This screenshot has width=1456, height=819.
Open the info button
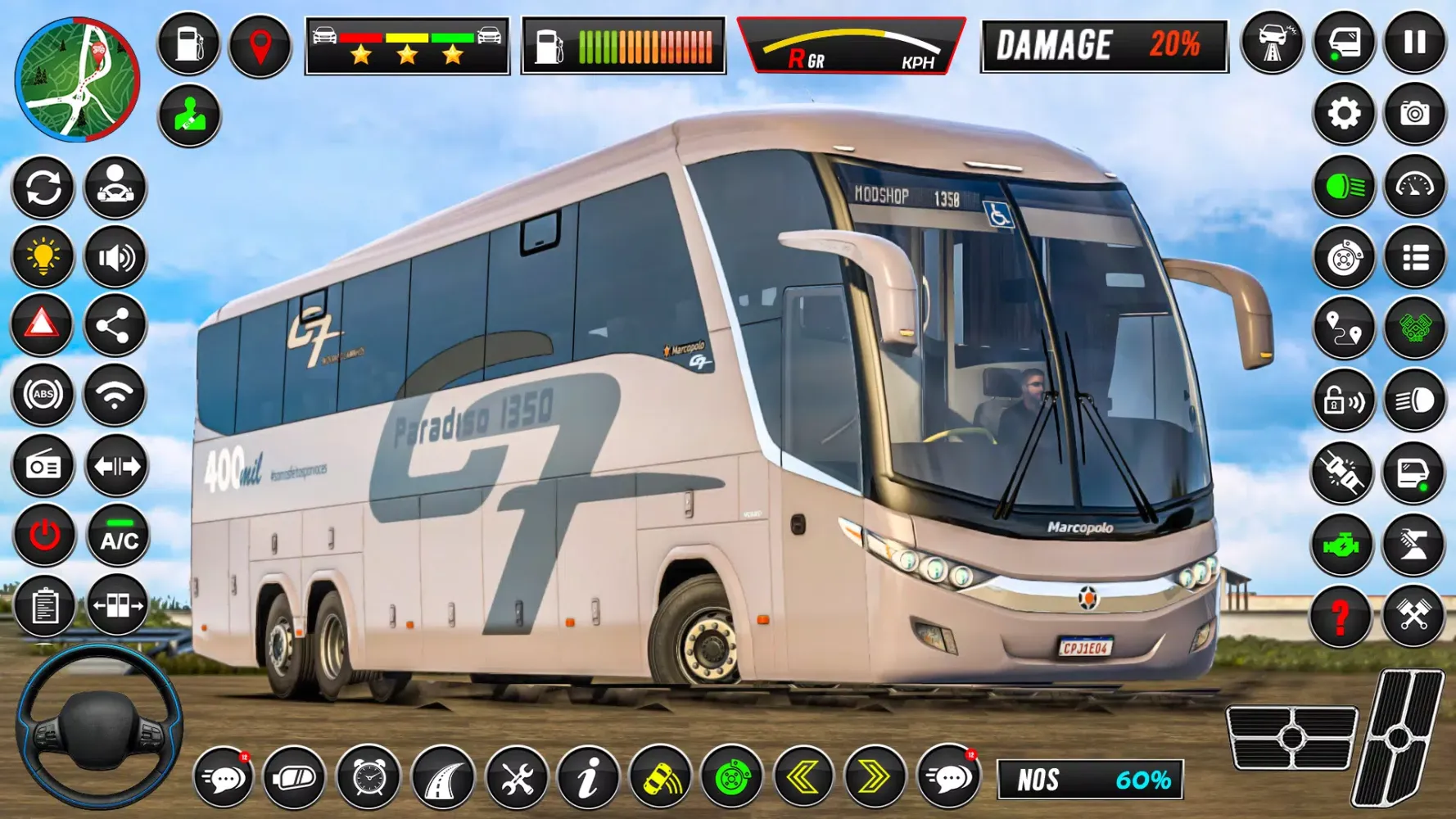(x=587, y=776)
